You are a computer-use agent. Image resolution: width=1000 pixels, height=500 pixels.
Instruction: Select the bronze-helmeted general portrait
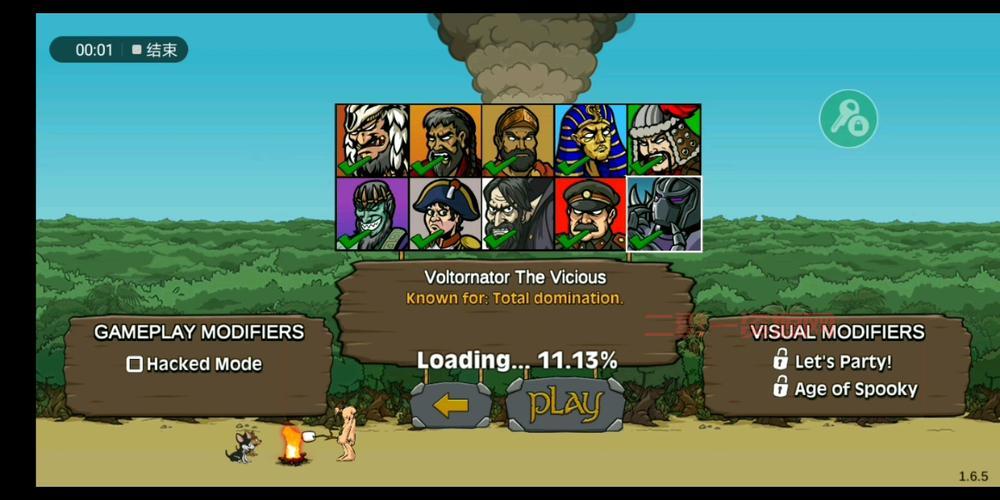point(518,140)
